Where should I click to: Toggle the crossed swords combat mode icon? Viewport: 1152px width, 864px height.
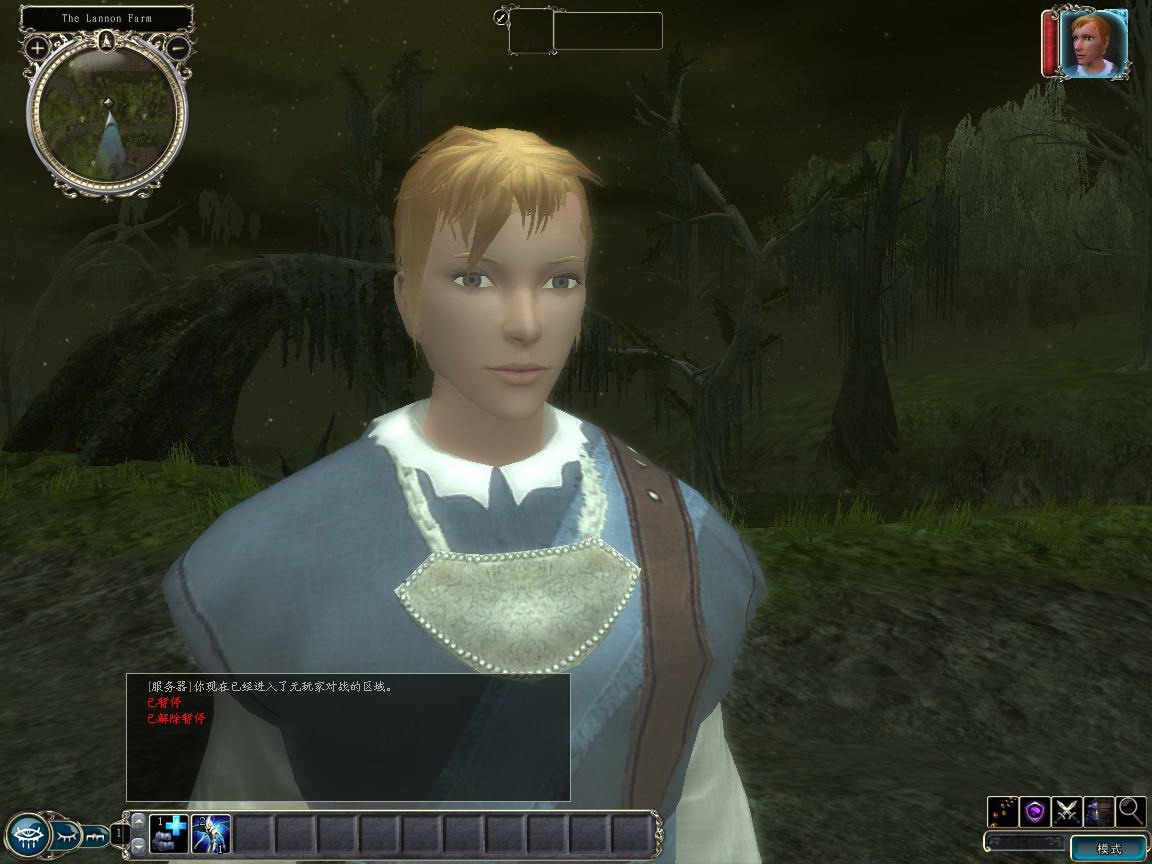click(x=1067, y=811)
